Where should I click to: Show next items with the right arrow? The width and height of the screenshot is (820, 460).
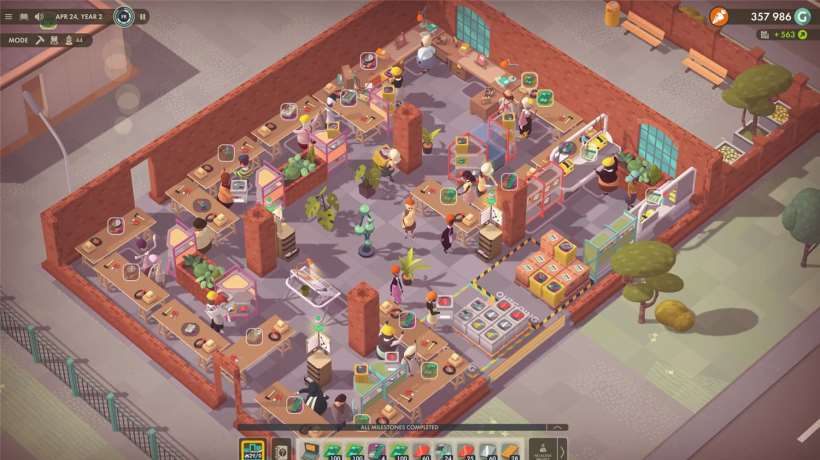point(561,449)
